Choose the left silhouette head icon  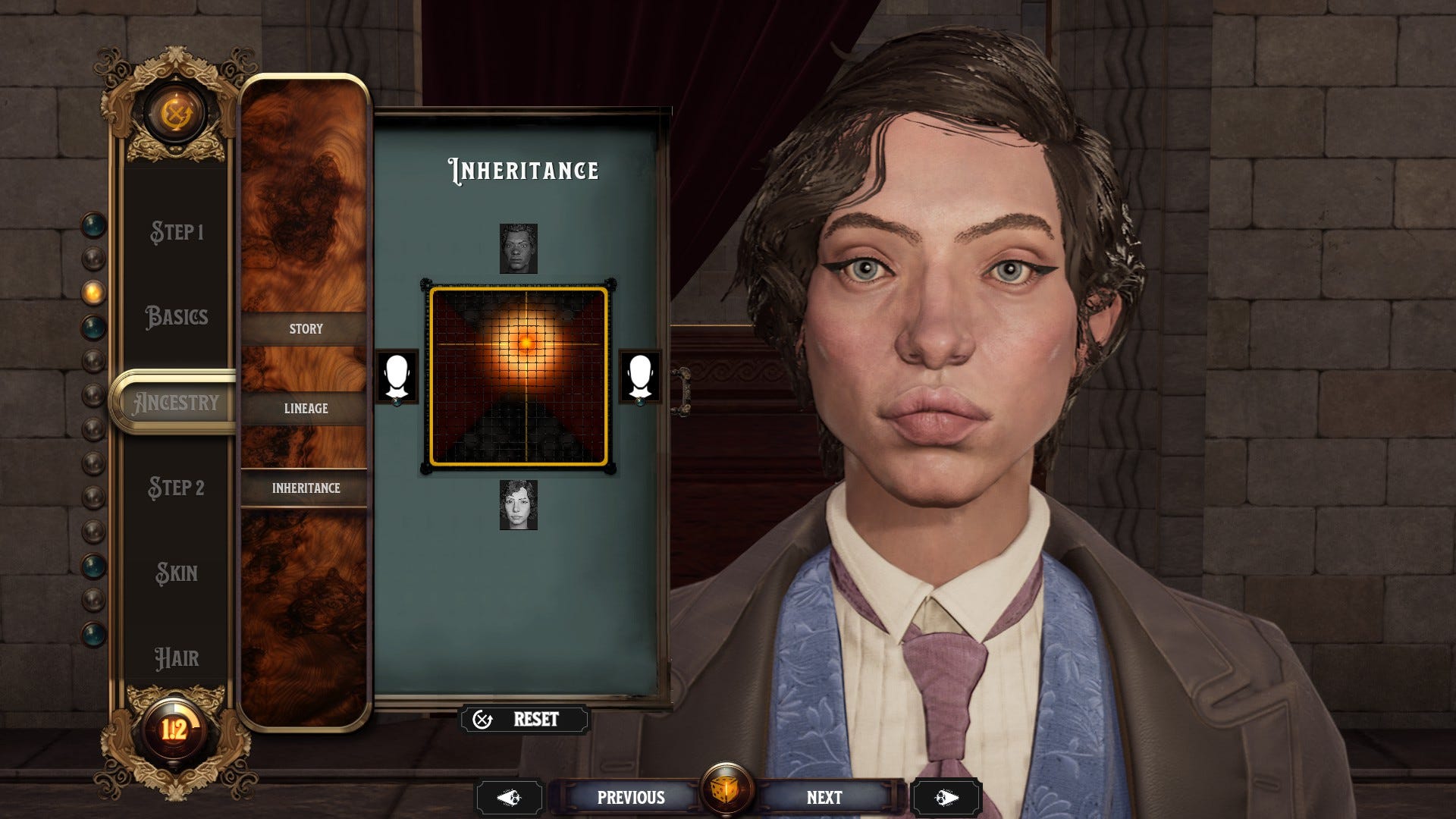point(397,376)
